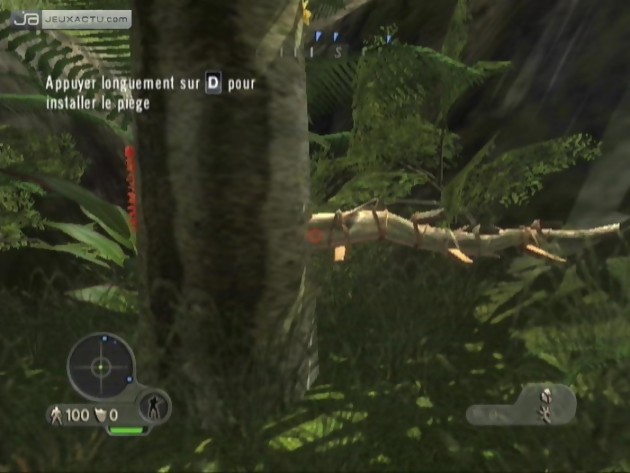630x473 pixels.
Task: Open the JeuxActu.com watermark logo
Action: [73, 19]
